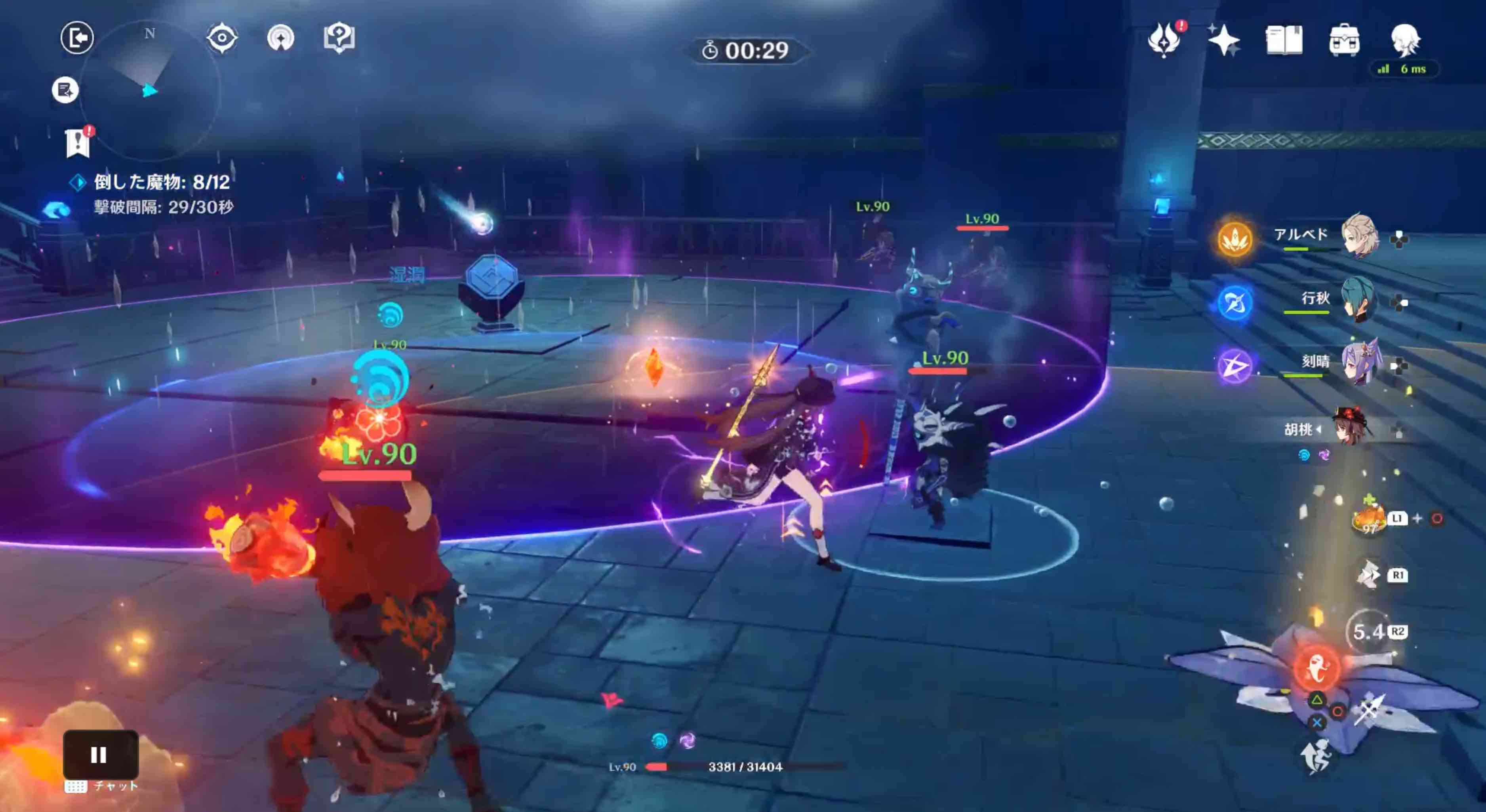Open the Paimon menu icon
This screenshot has width=1486, height=812.
click(x=1405, y=39)
